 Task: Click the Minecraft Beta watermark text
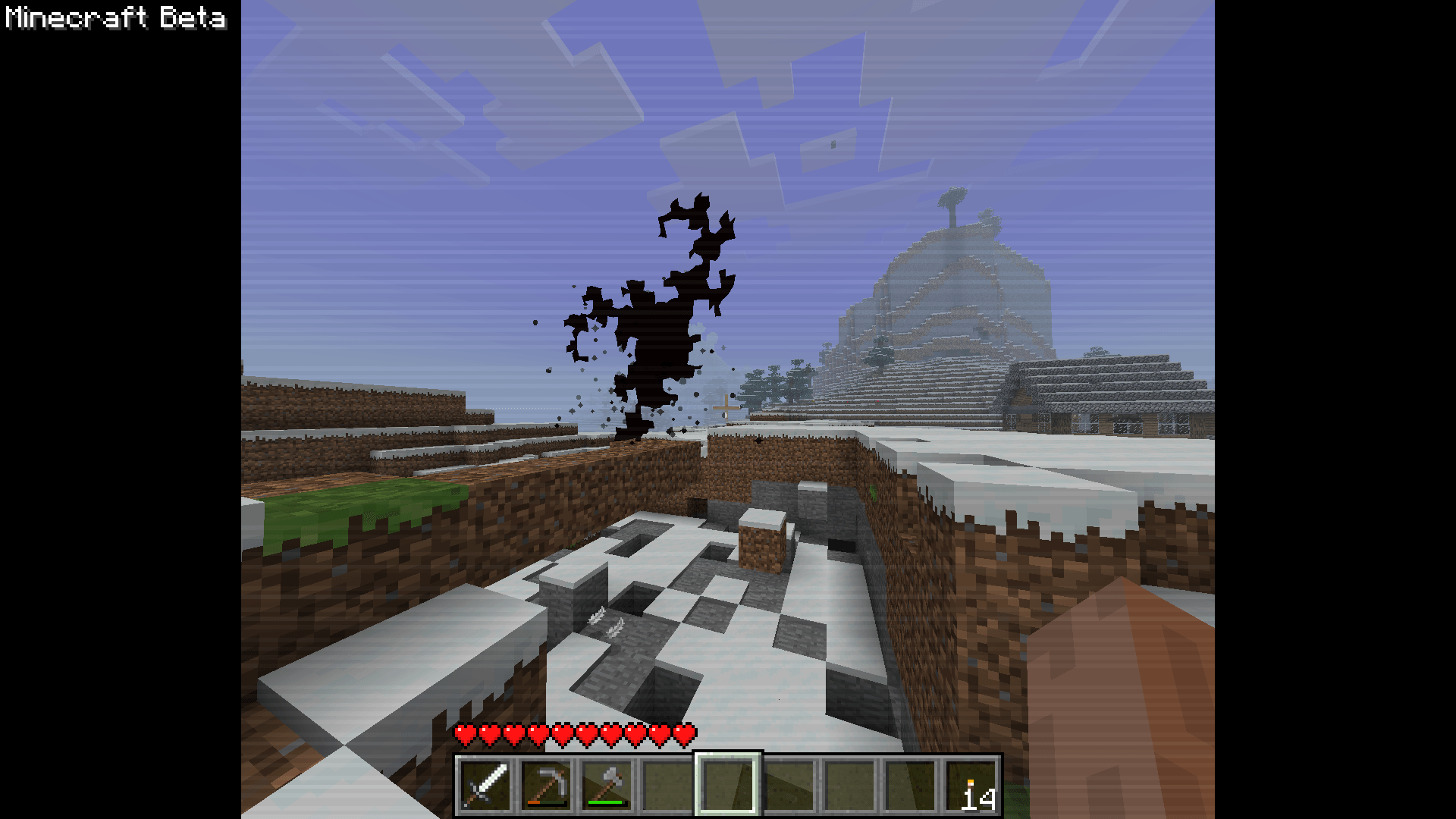[115, 18]
